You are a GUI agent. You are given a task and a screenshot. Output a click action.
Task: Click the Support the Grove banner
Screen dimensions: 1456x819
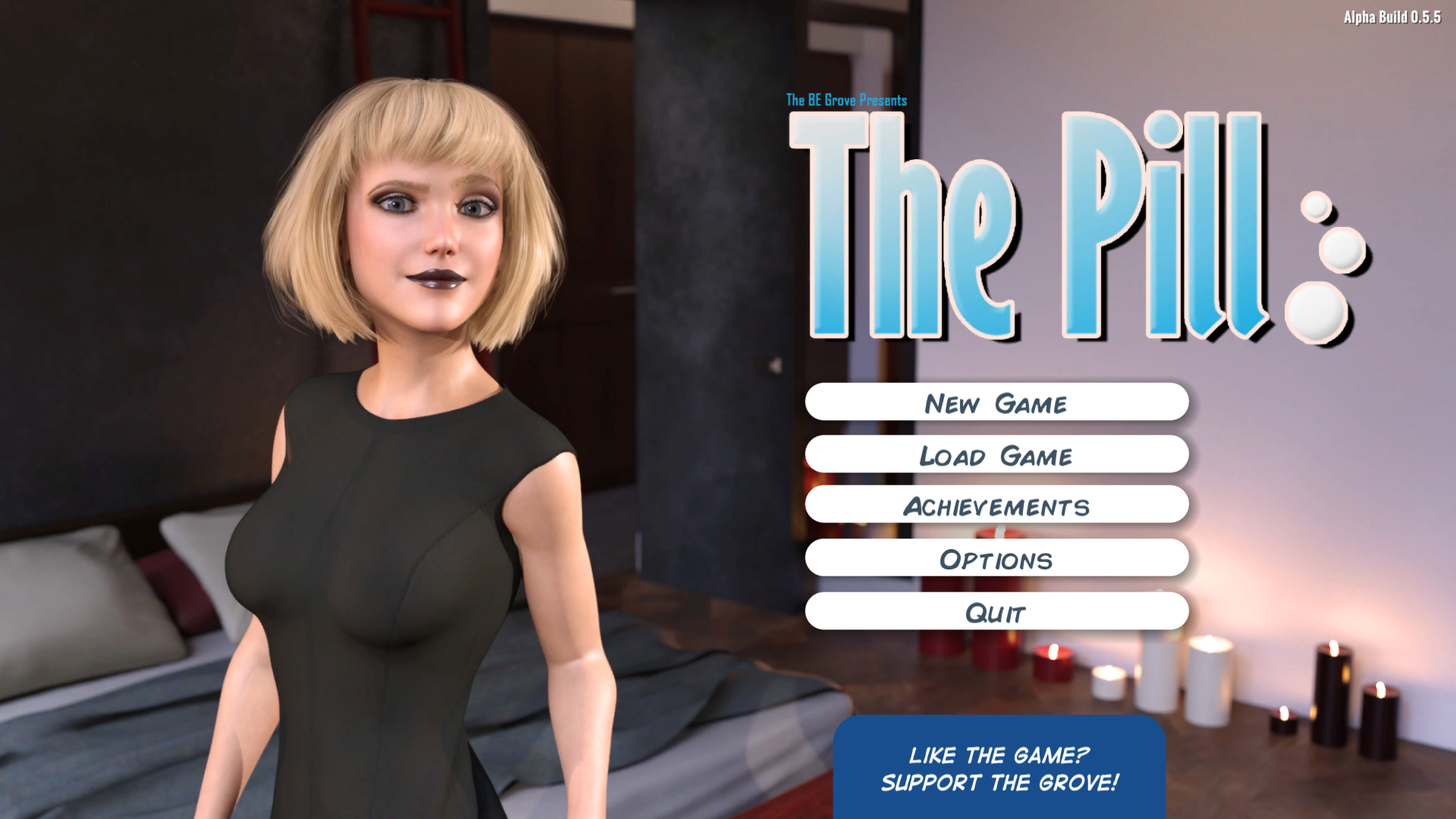[x=999, y=768]
